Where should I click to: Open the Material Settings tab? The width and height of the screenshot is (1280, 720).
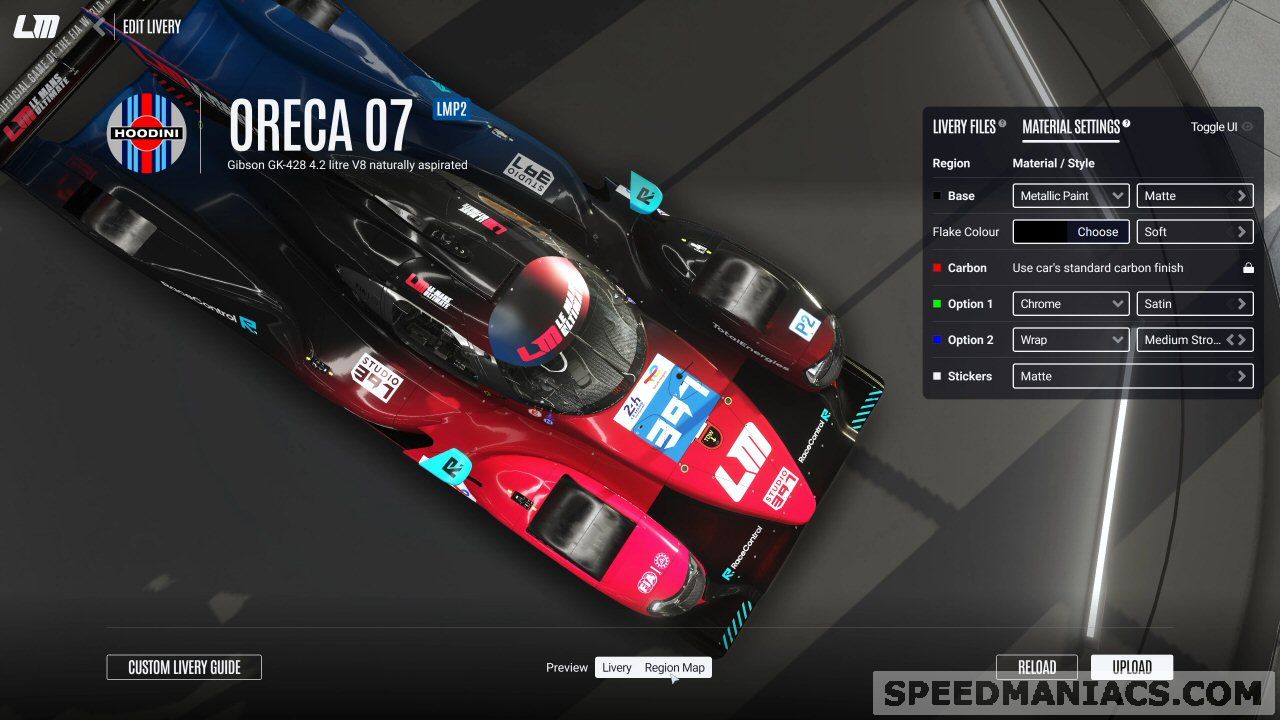pyautogui.click(x=1070, y=127)
